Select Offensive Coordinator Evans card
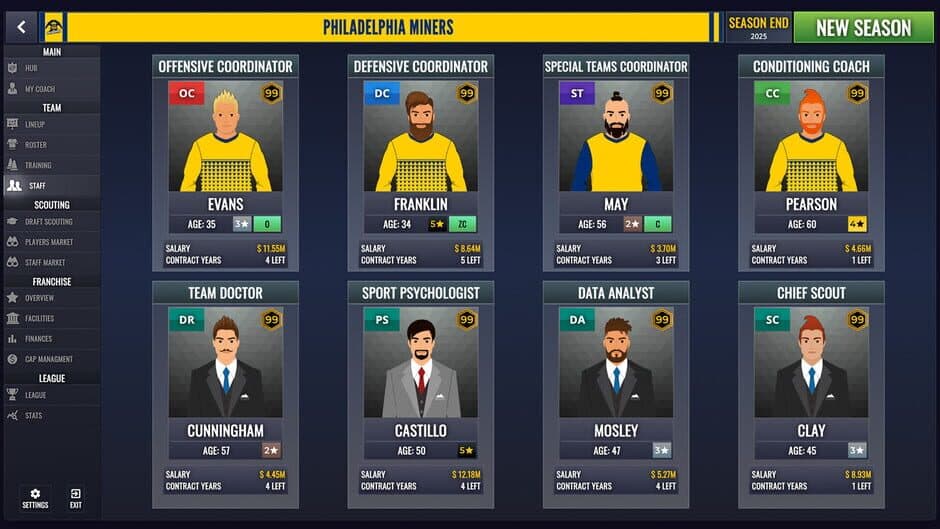The width and height of the screenshot is (940, 529). pyautogui.click(x=225, y=165)
